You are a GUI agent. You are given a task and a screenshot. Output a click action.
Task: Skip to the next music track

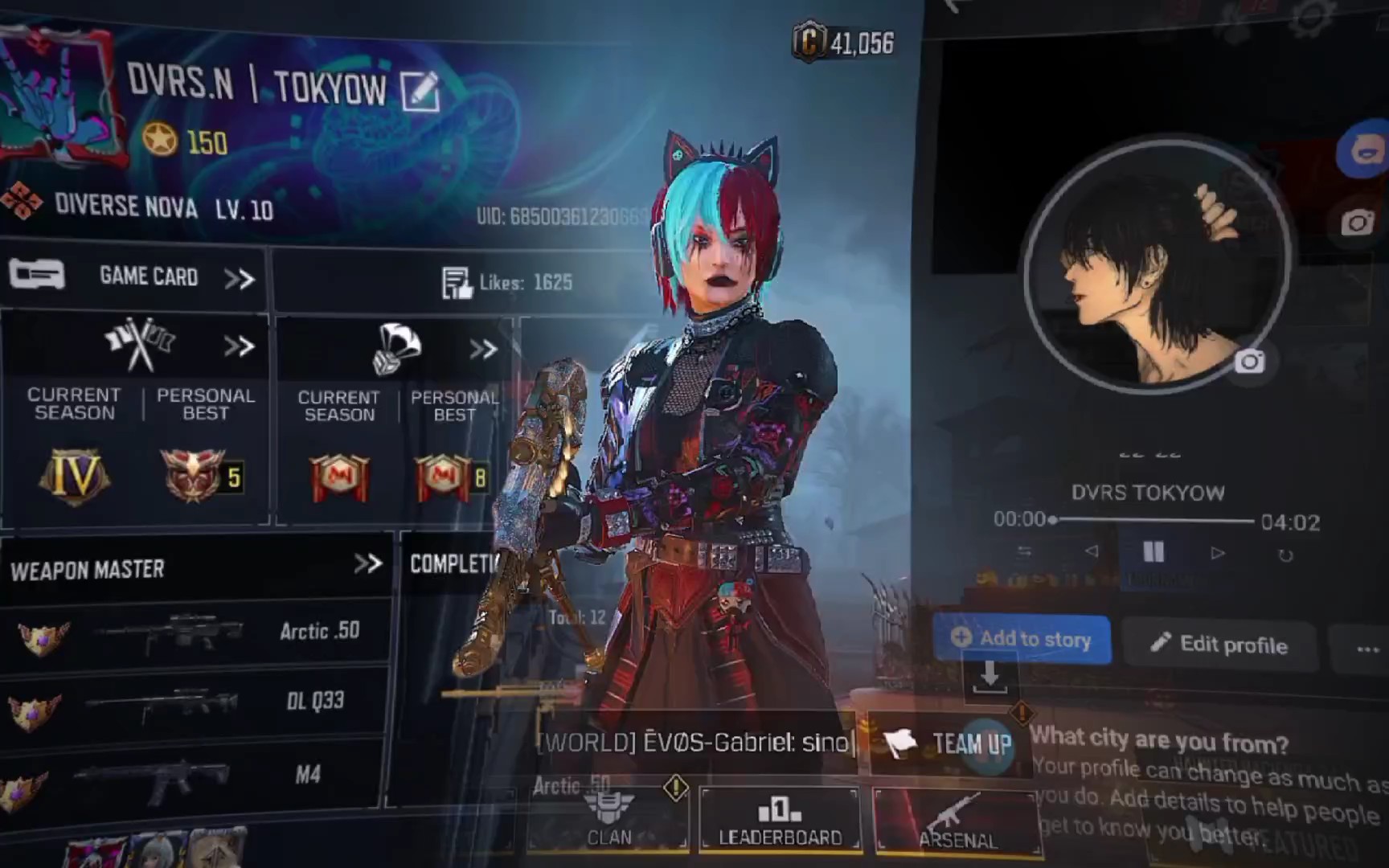(1218, 553)
